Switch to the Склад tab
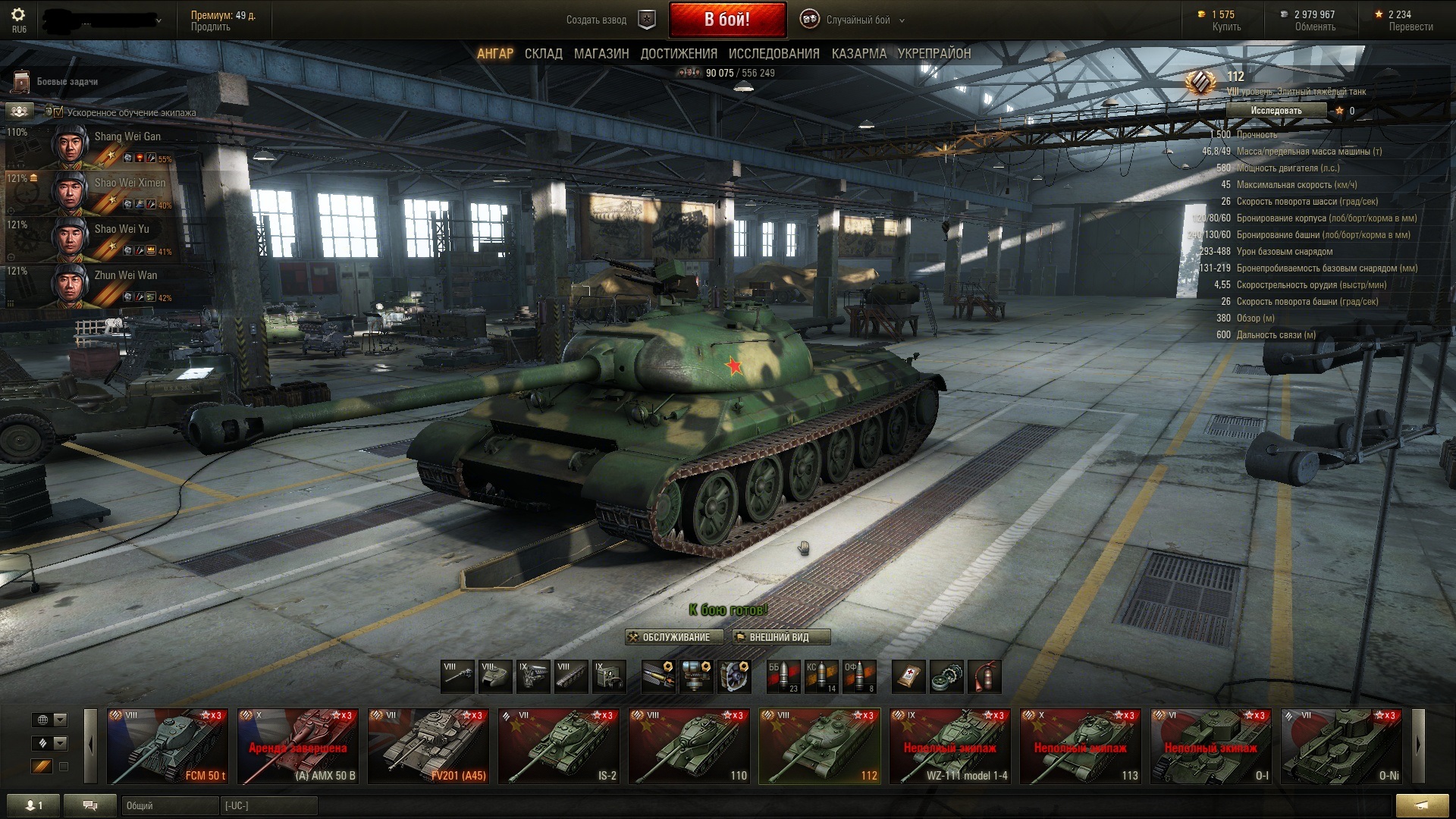Screen dimensions: 1456x819 tap(543, 54)
